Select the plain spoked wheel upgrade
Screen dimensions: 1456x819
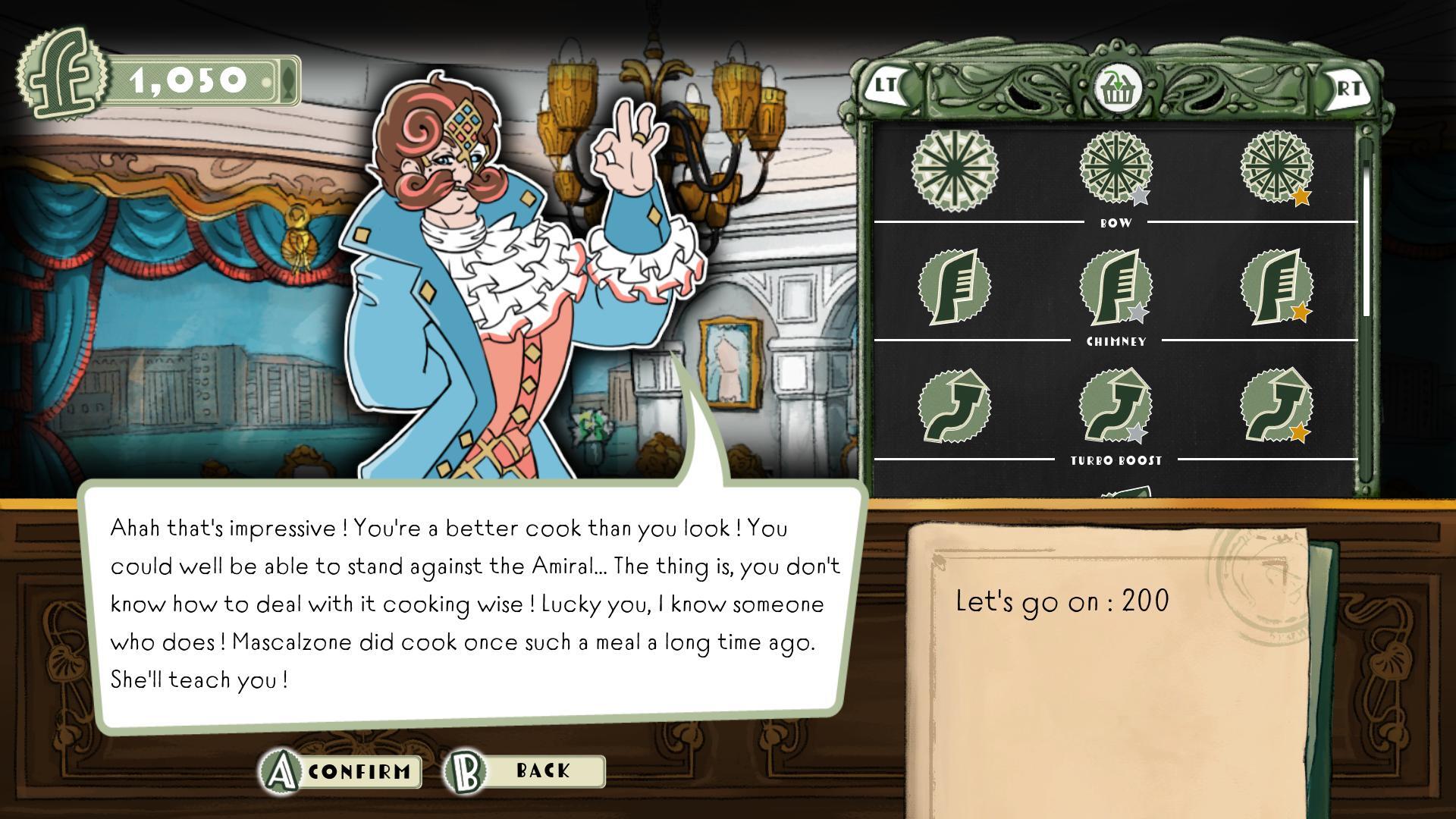tap(954, 167)
